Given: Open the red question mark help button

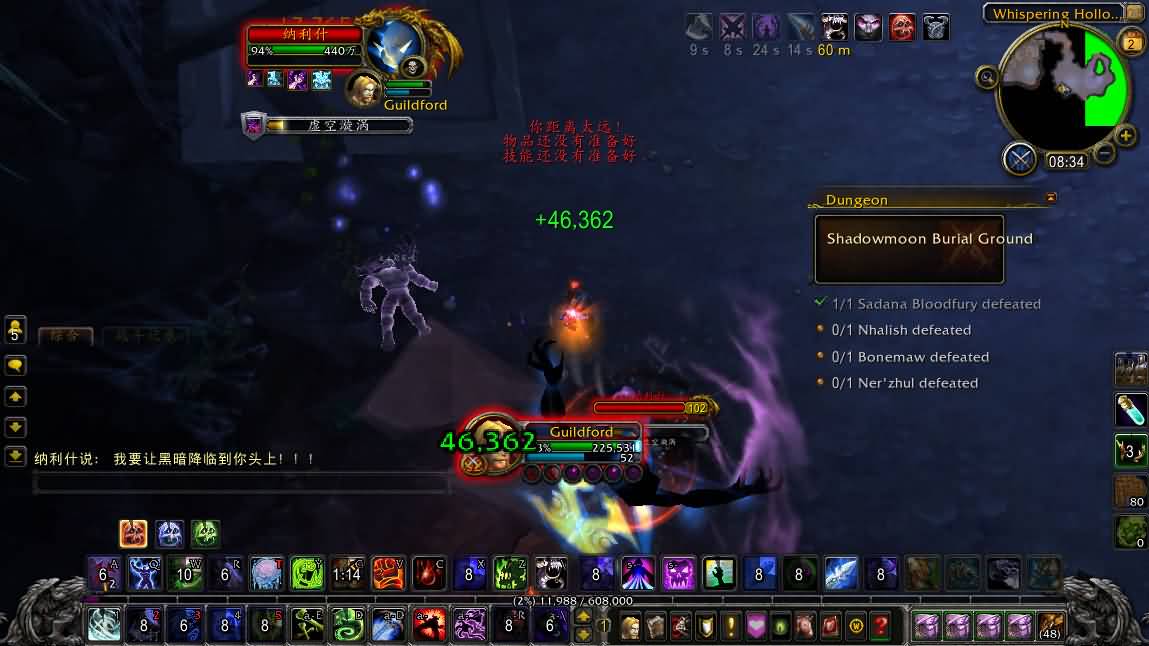Looking at the screenshot, I should pyautogui.click(x=880, y=627).
